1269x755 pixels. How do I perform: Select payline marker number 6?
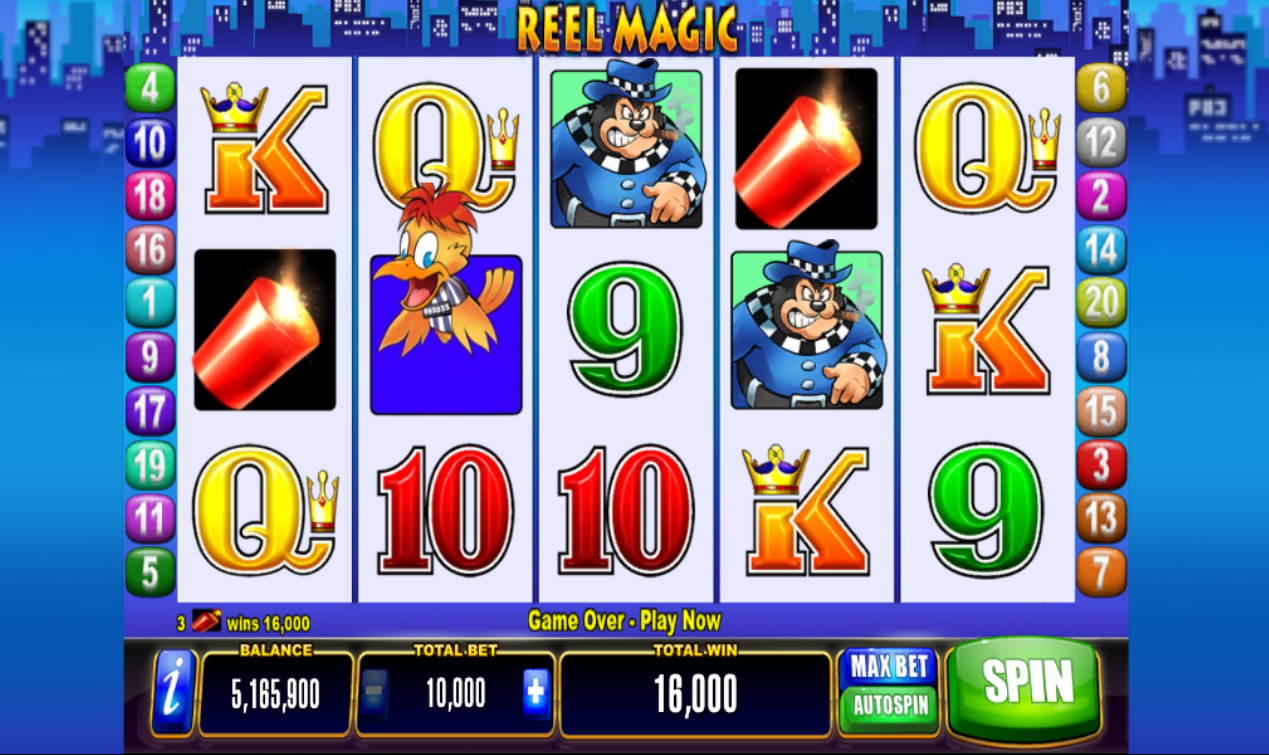1101,88
